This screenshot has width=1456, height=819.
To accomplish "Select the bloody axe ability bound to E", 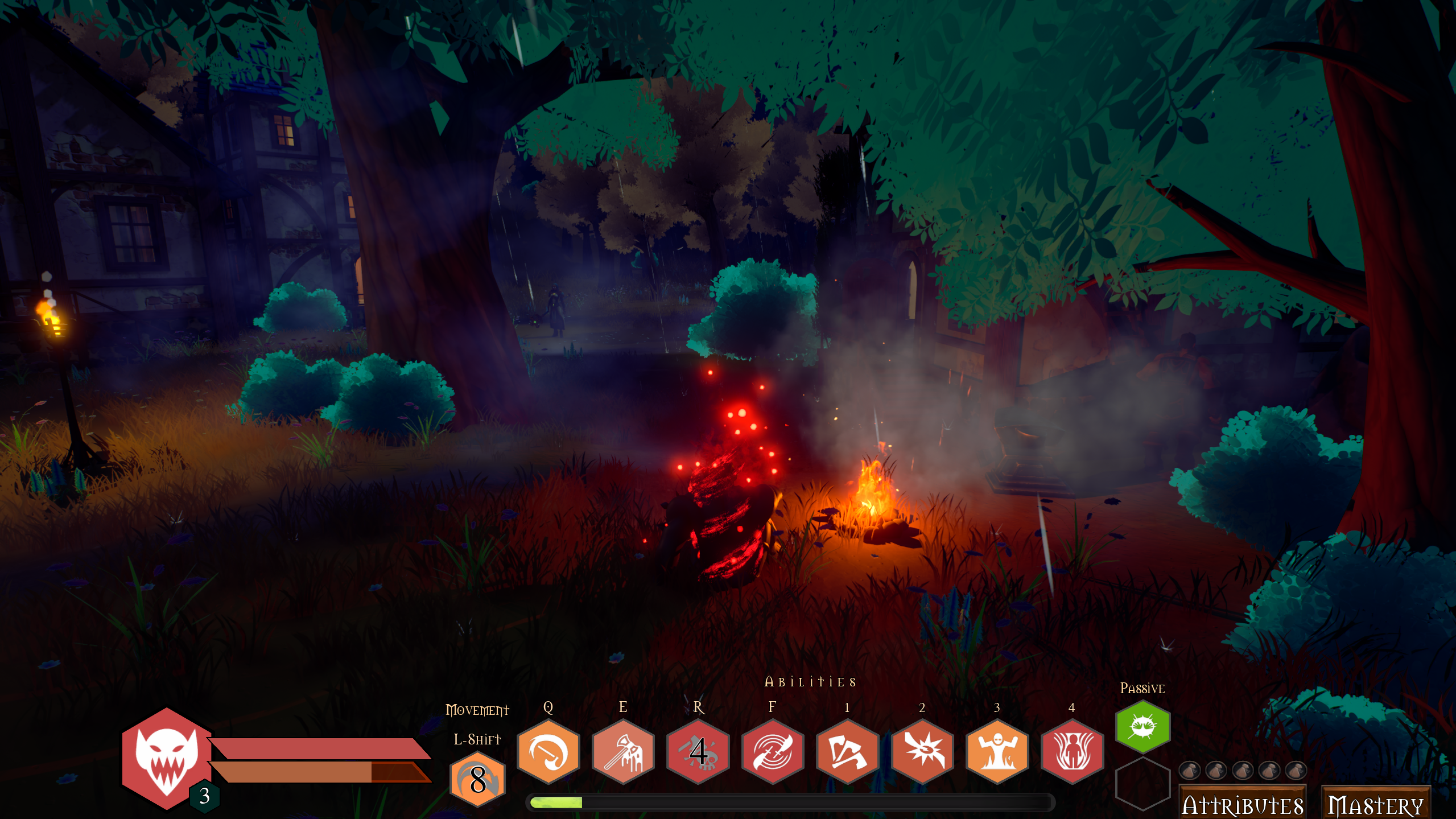I will 622,752.
